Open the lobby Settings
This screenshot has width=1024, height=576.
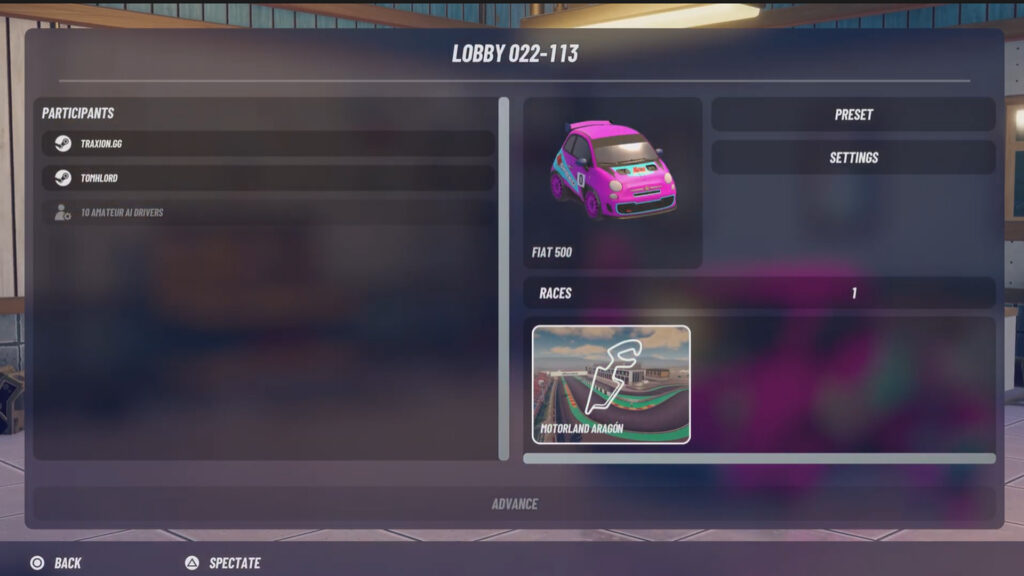click(853, 158)
